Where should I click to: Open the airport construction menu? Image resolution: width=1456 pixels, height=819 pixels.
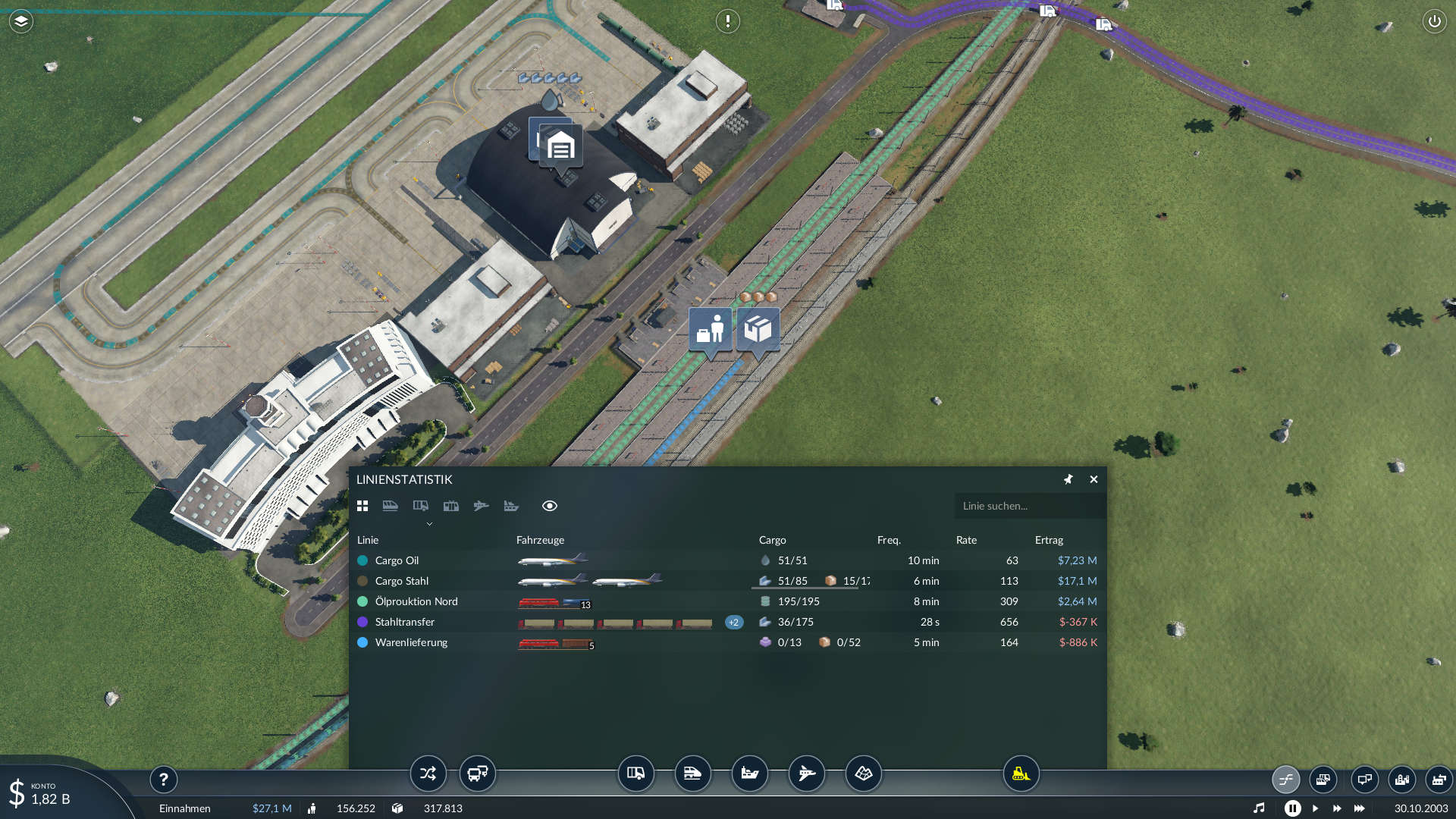click(806, 773)
